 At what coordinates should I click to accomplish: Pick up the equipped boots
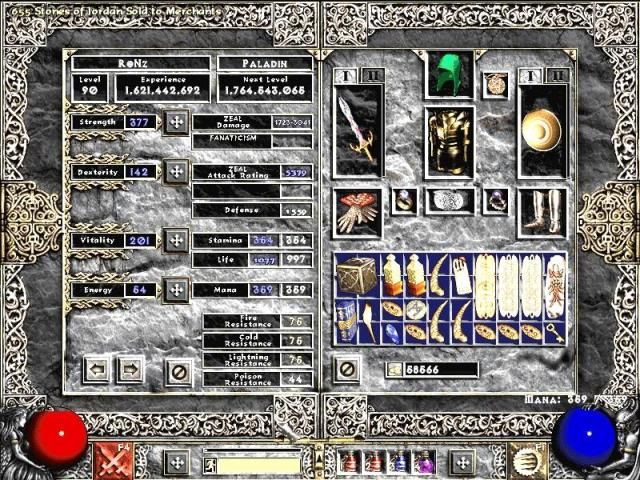pos(543,212)
